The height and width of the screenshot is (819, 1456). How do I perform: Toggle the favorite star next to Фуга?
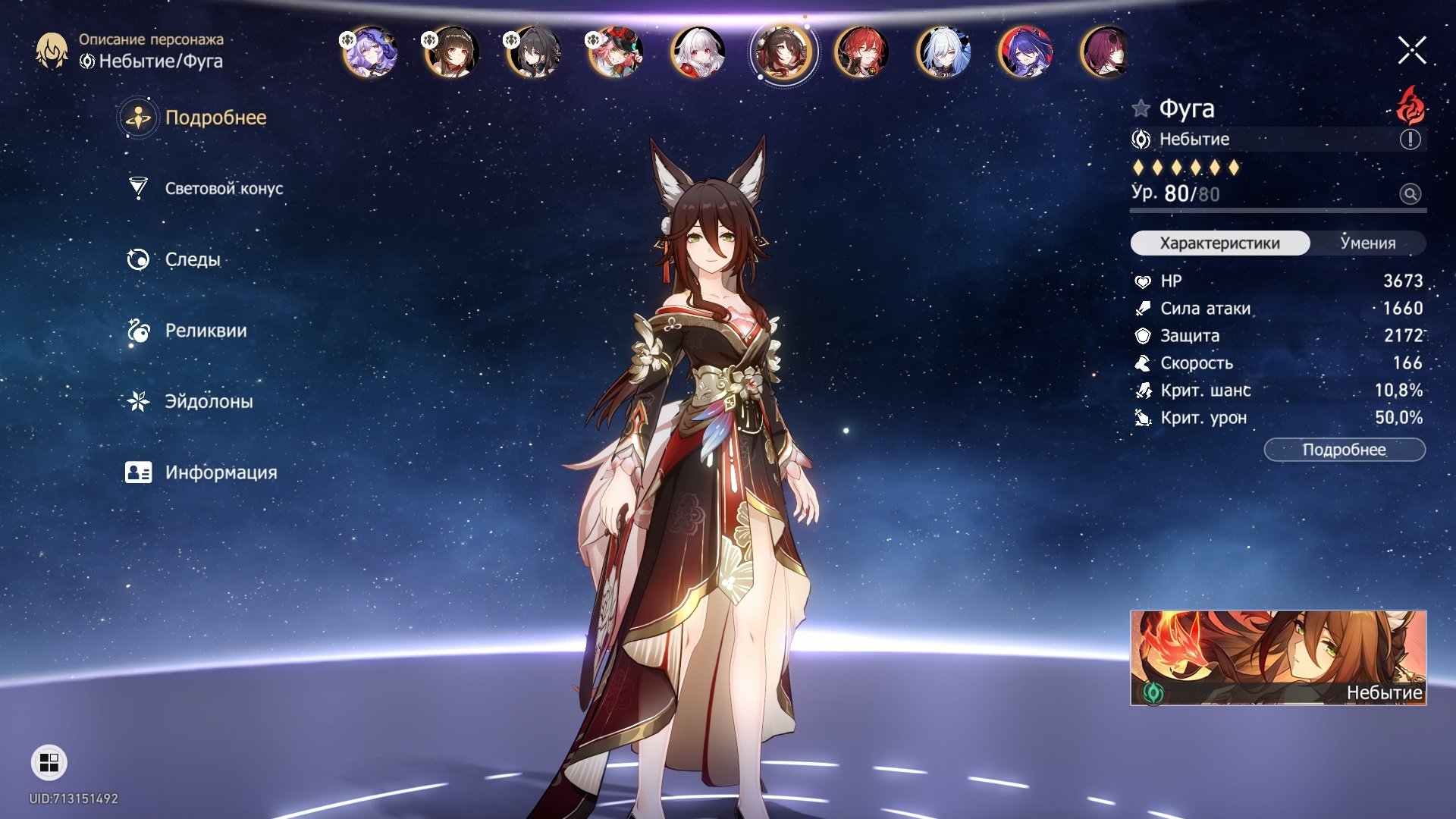(1141, 108)
